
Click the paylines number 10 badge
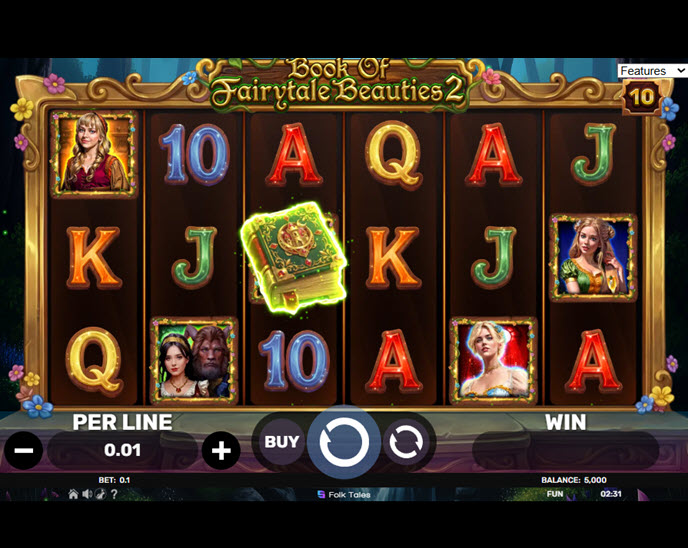tap(641, 98)
